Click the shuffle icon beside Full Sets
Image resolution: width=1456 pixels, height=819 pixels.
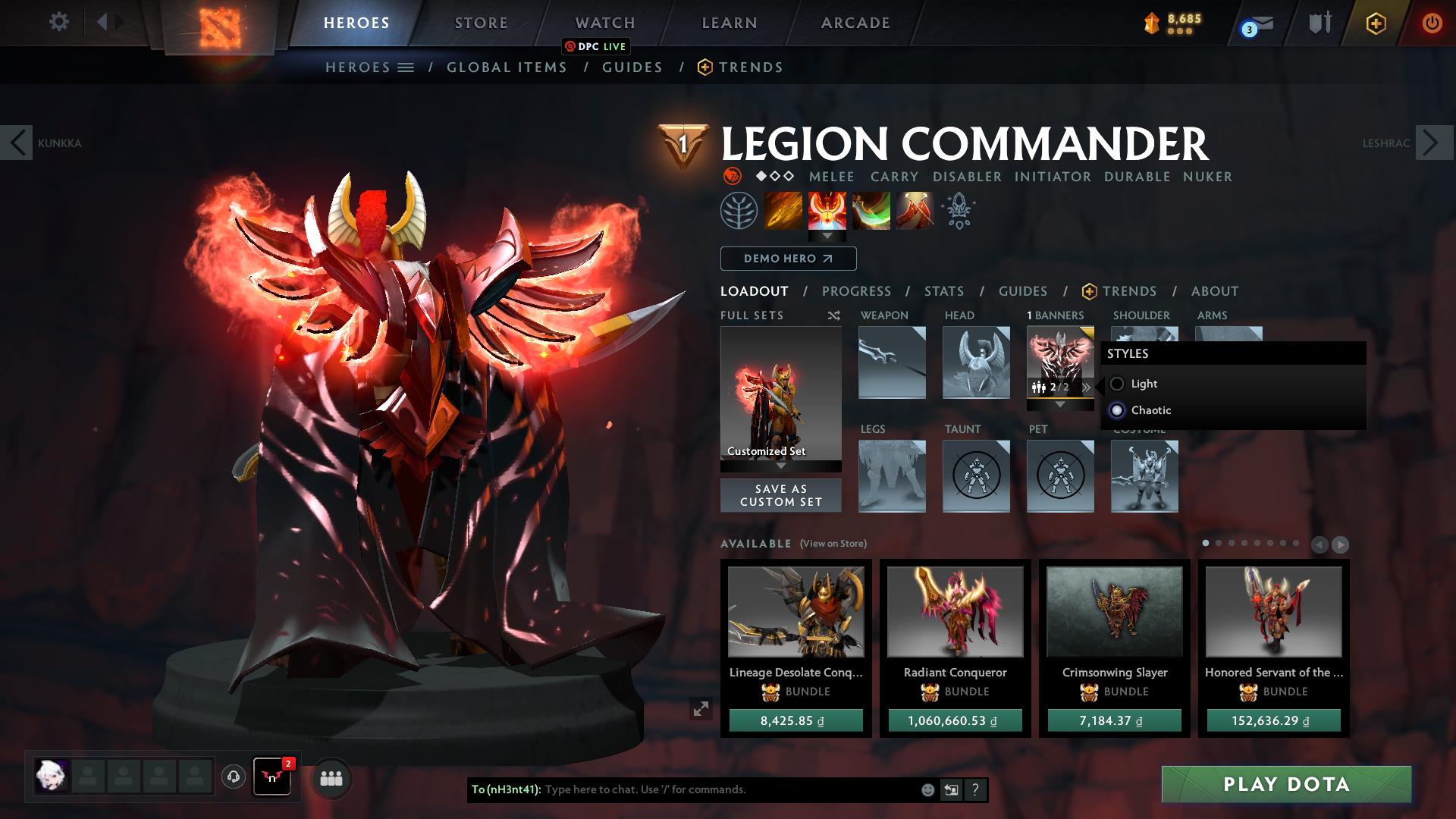click(833, 315)
